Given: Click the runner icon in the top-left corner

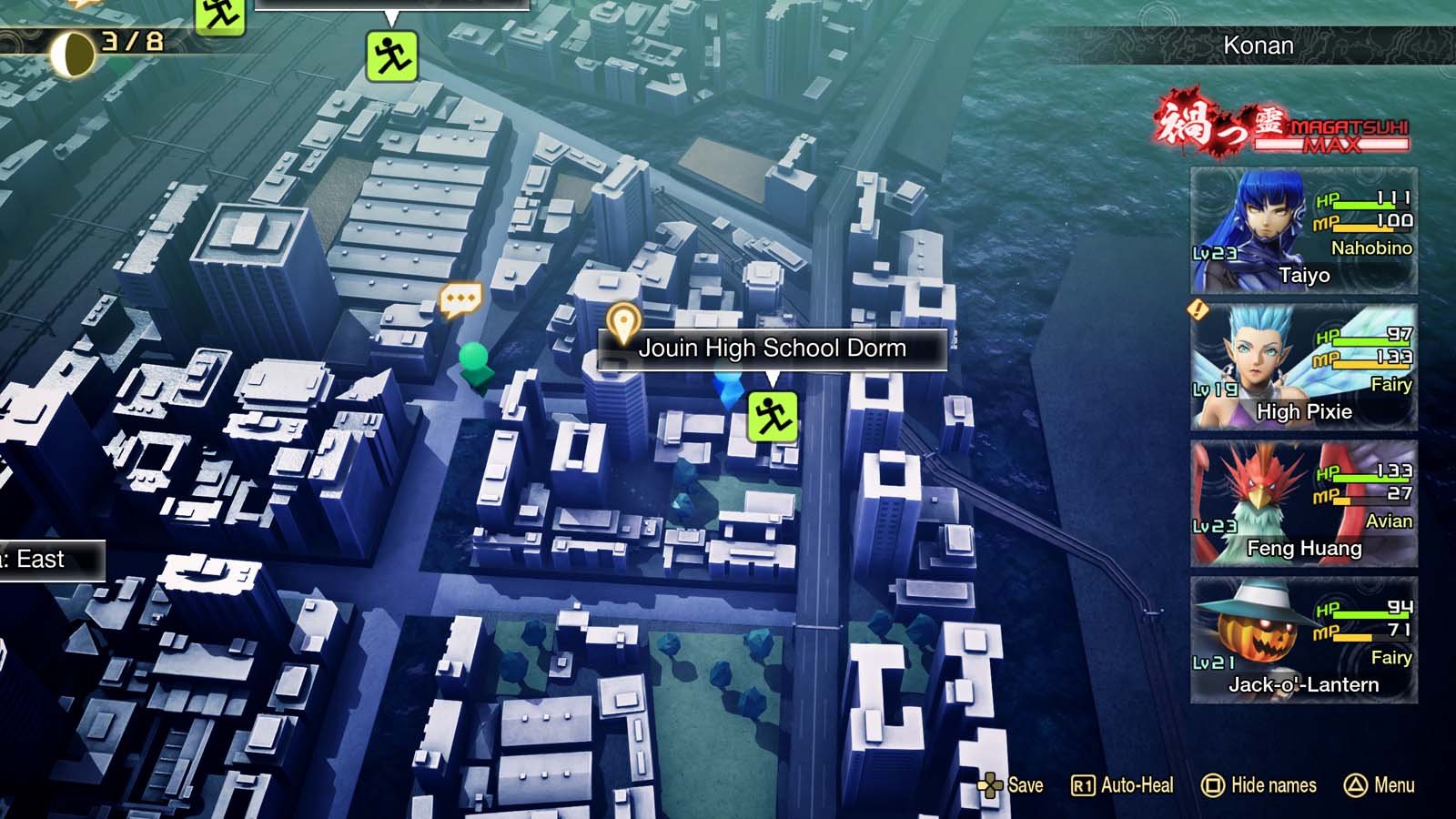Looking at the screenshot, I should click(221, 15).
